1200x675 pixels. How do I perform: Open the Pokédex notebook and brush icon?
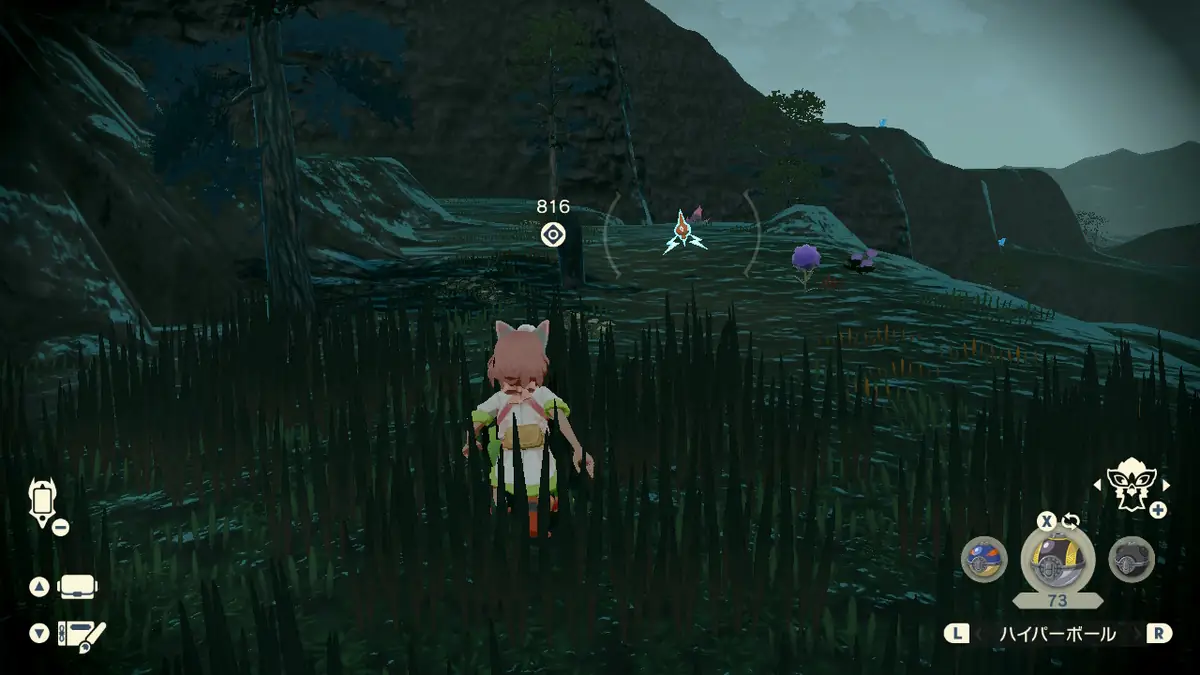(81, 634)
